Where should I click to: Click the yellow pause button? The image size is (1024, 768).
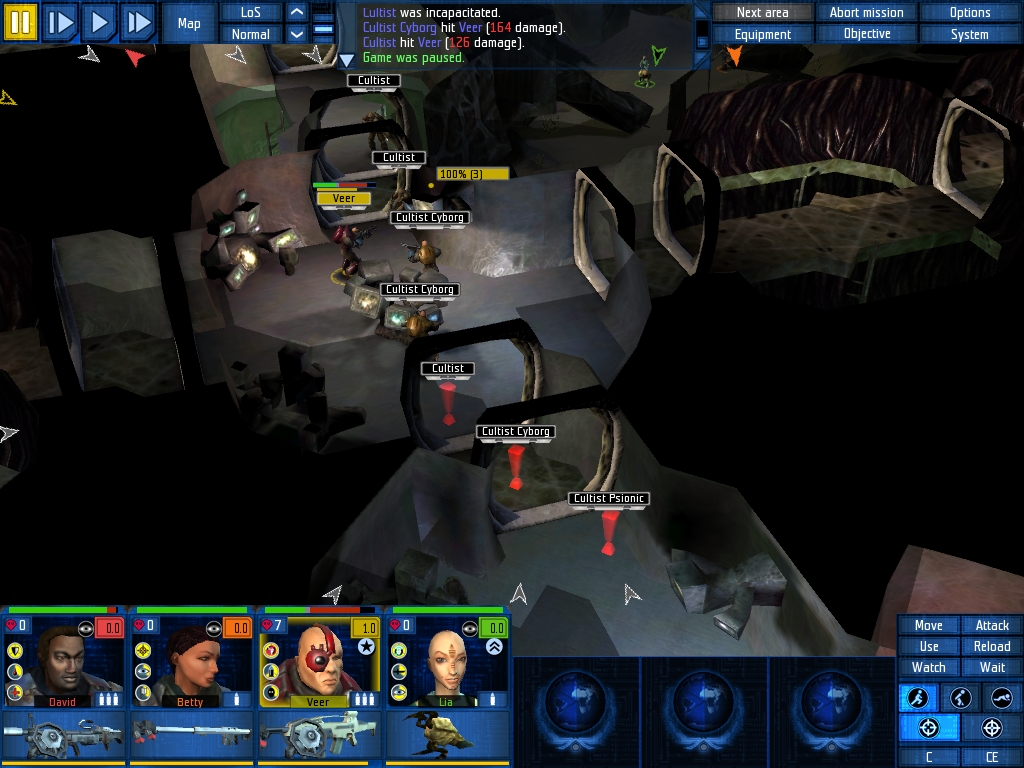20,21
